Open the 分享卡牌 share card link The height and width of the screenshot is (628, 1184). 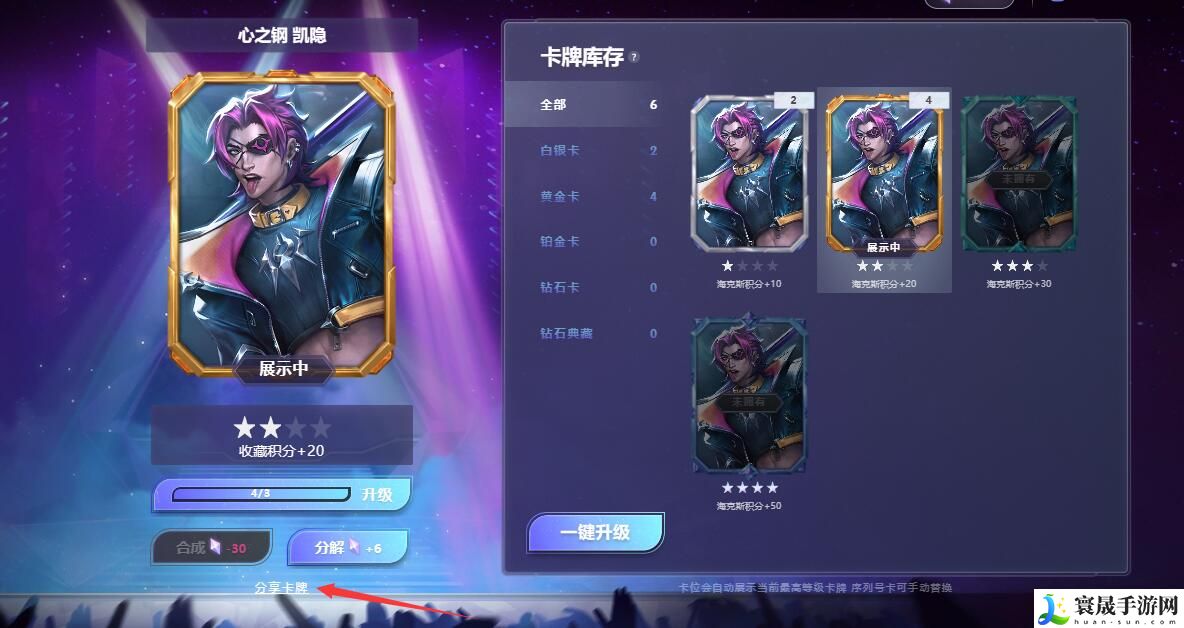[281, 588]
